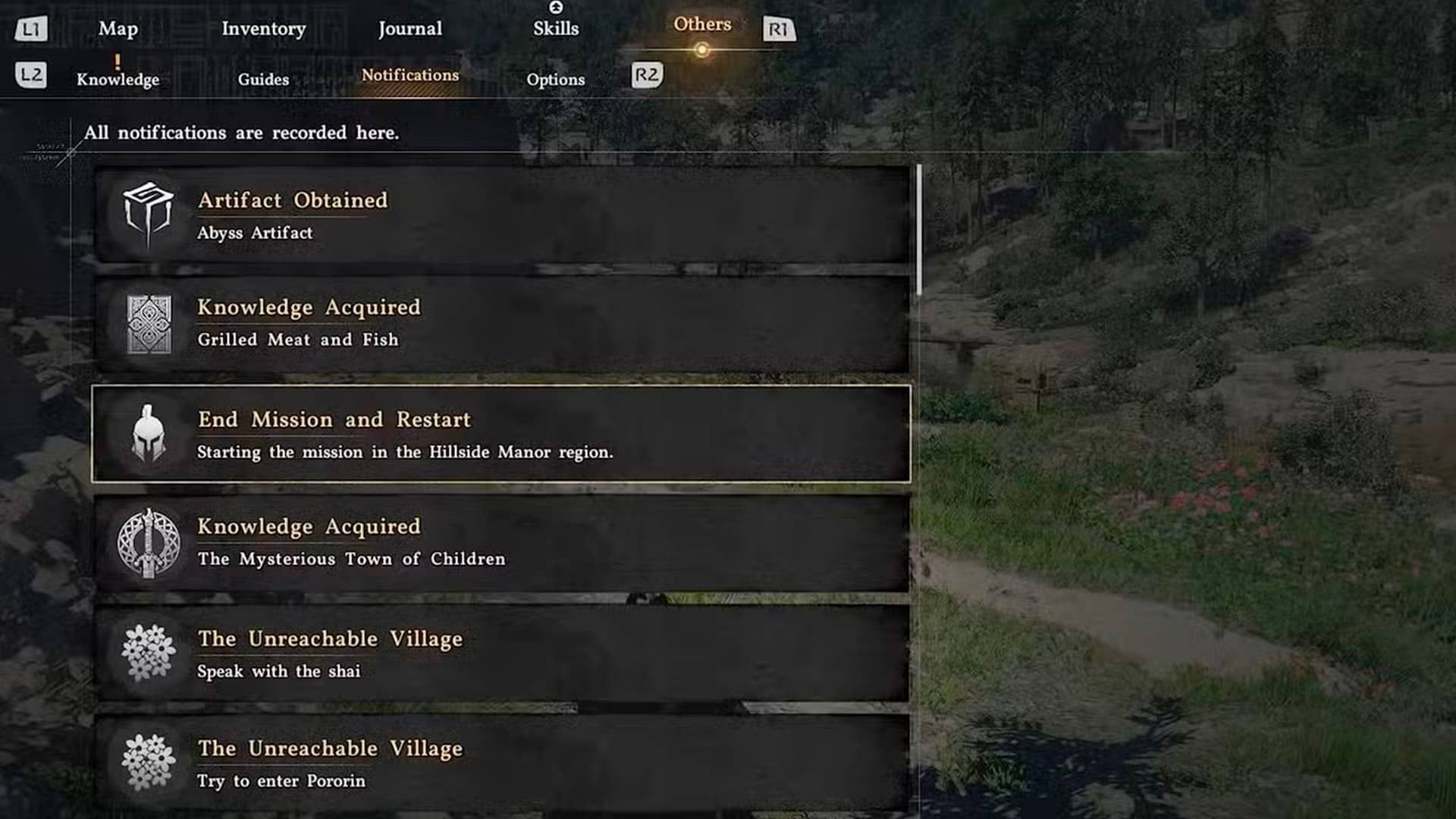This screenshot has width=1456, height=819.
Task: Open the Speak with the shai notification
Action: pyautogui.click(x=500, y=653)
